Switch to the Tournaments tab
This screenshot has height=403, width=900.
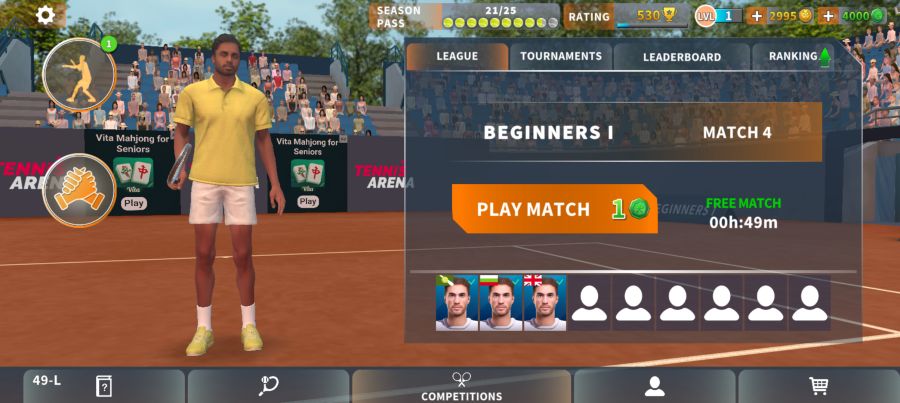coord(561,57)
